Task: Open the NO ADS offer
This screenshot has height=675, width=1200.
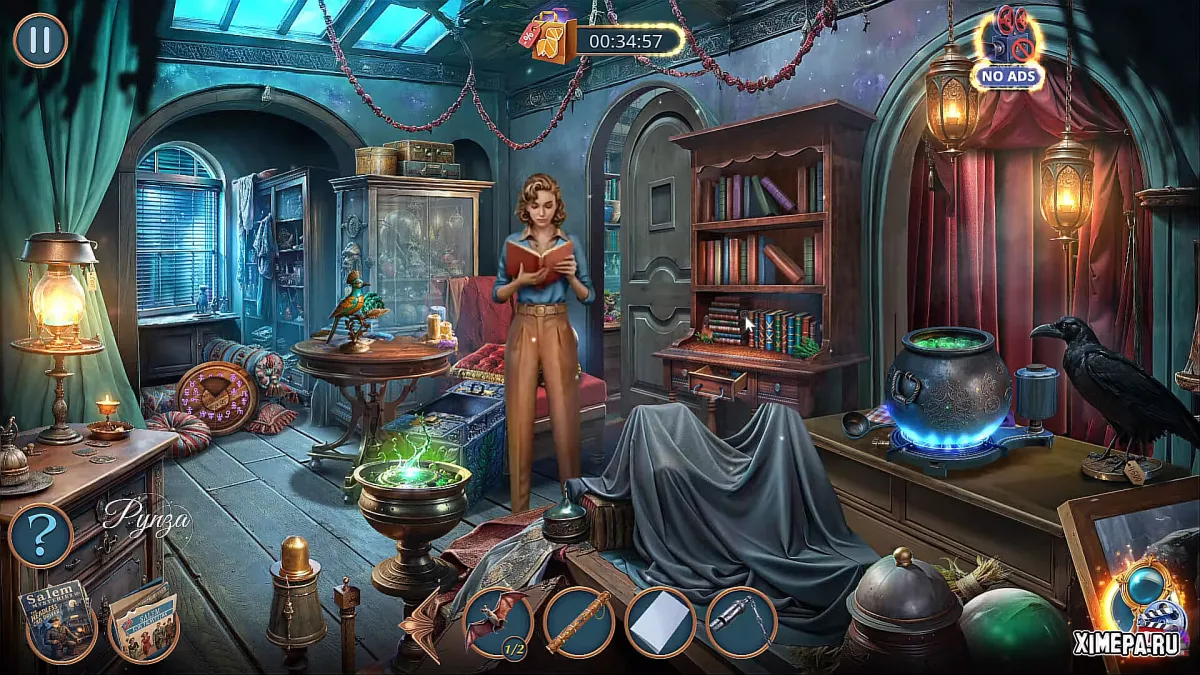Action: point(1009,48)
